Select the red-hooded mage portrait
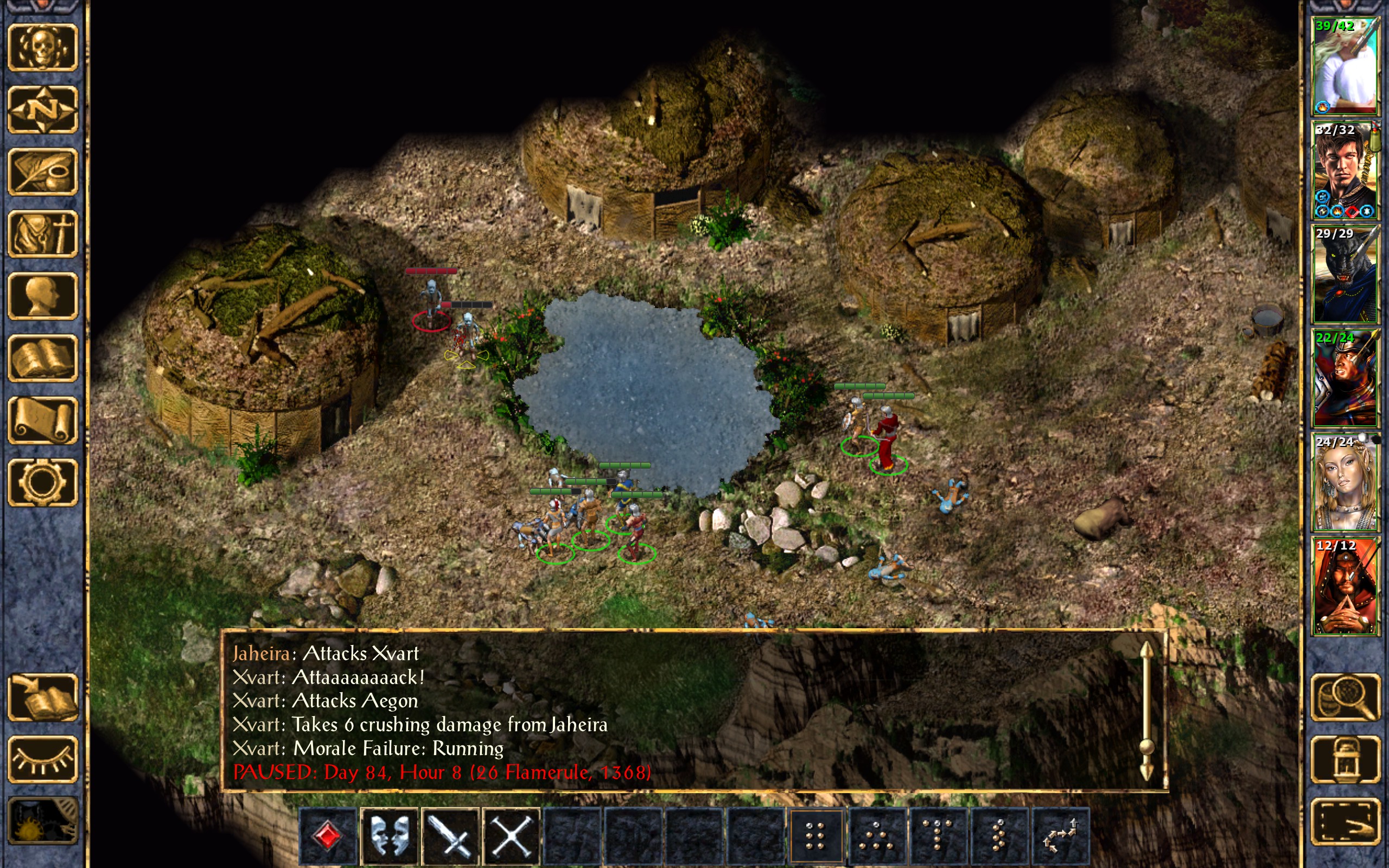 pos(1345,586)
